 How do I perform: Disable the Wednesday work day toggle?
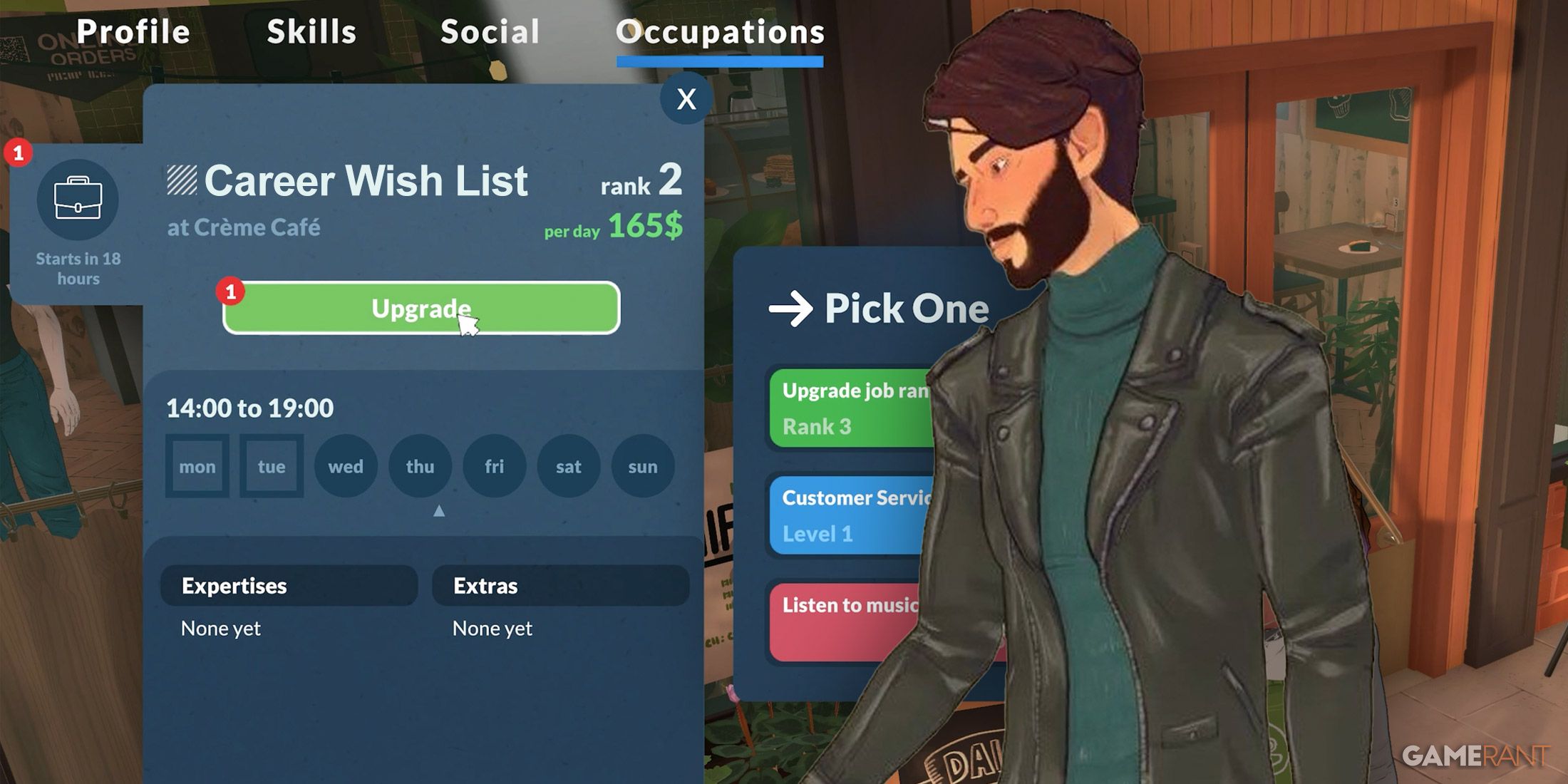[345, 466]
